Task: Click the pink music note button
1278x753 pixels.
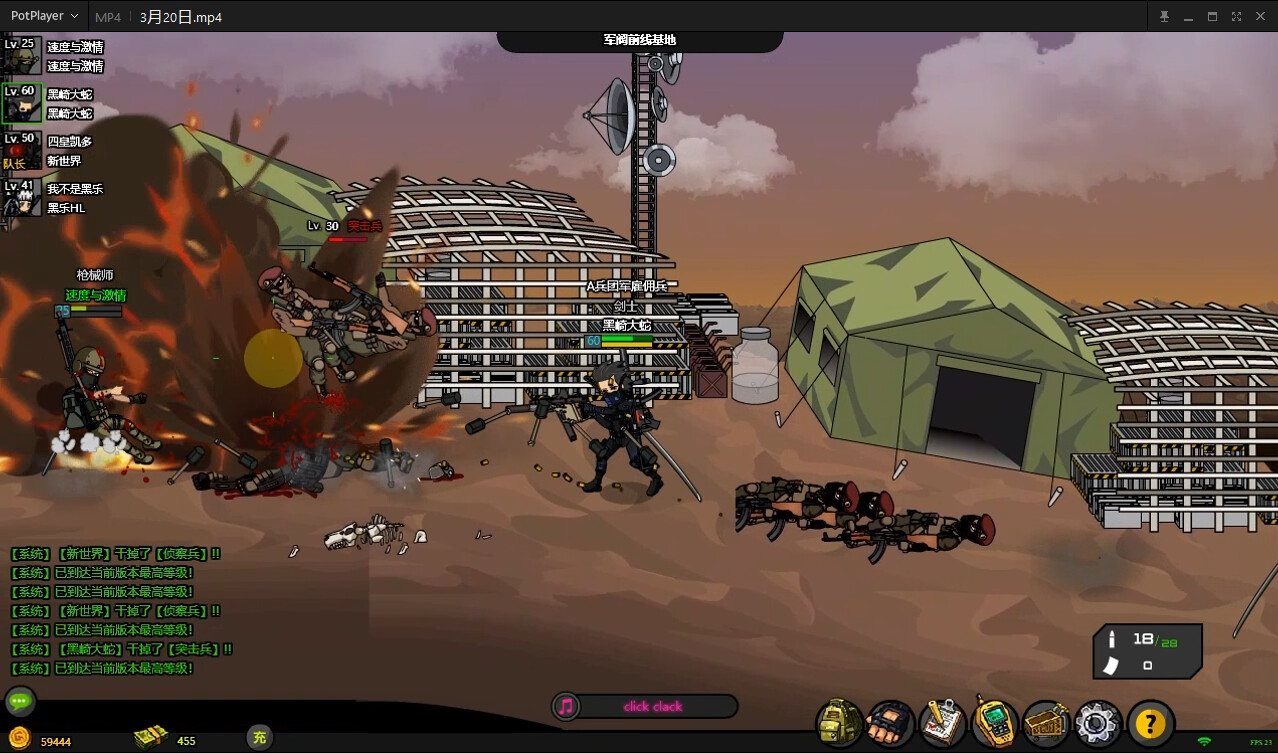Action: 566,707
